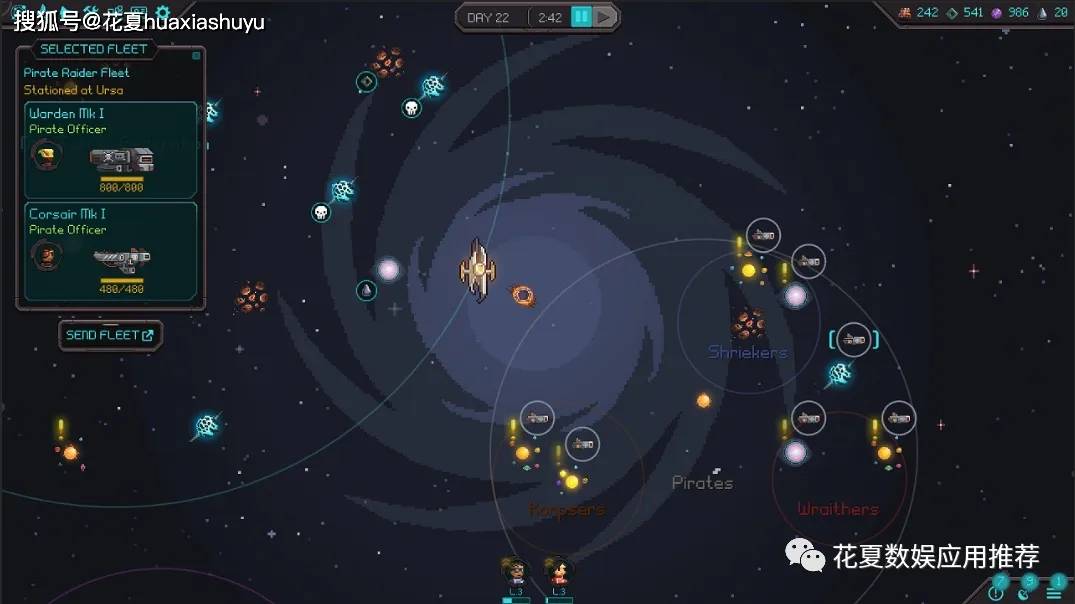Select the Warden Mk I ship card
1075x604 pixels.
pyautogui.click(x=111, y=150)
